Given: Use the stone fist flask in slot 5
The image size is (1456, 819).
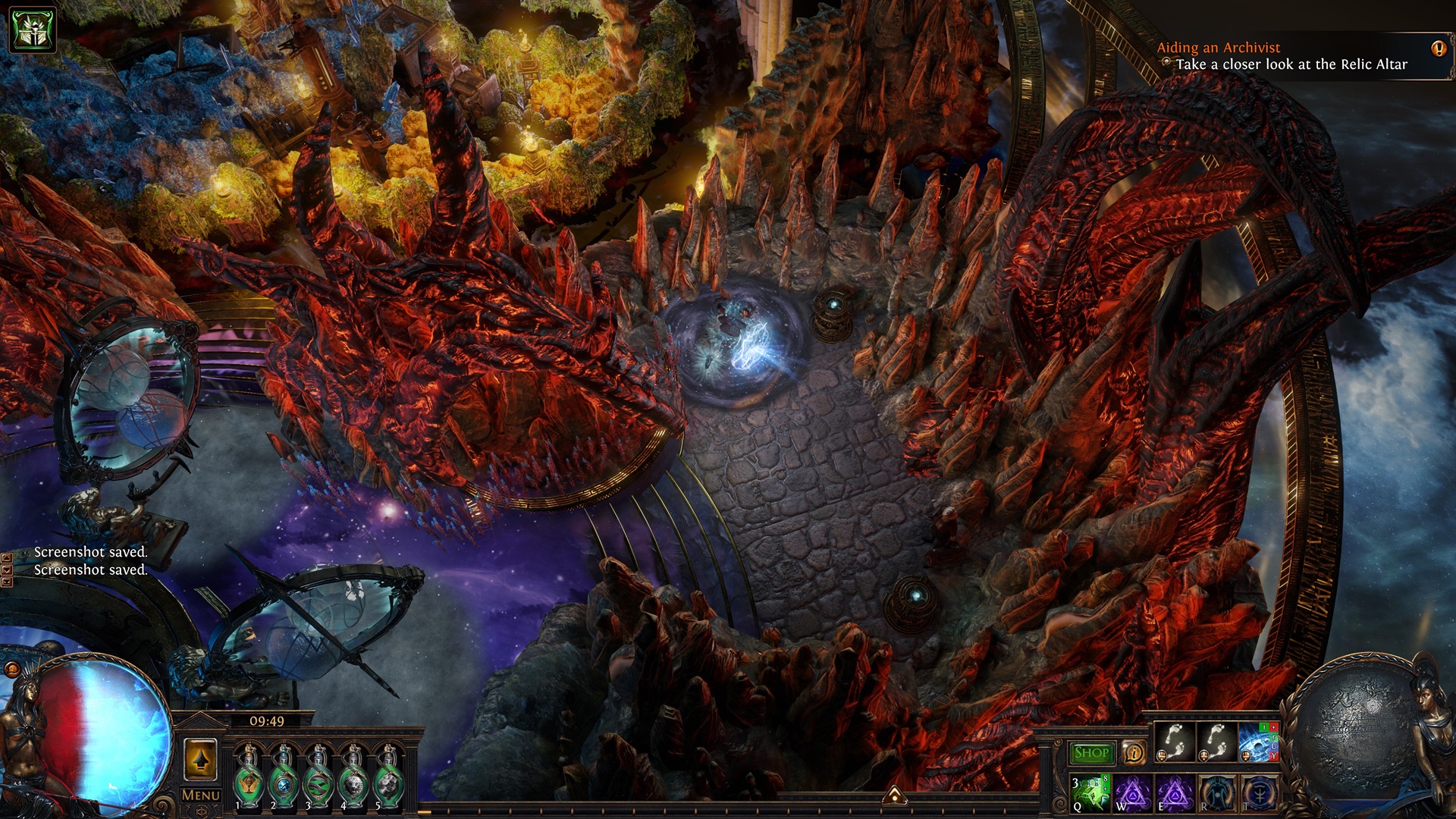Looking at the screenshot, I should 388,778.
